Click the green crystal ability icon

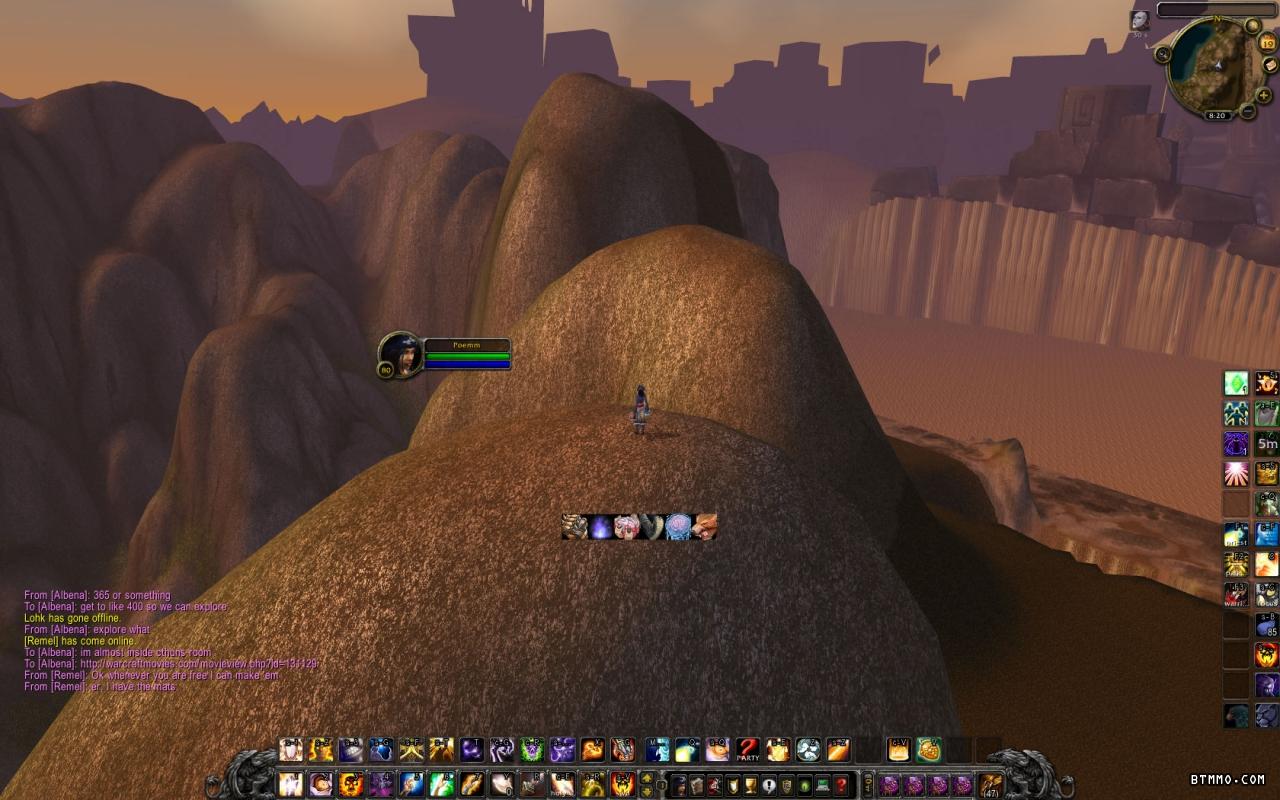pyautogui.click(x=1236, y=383)
